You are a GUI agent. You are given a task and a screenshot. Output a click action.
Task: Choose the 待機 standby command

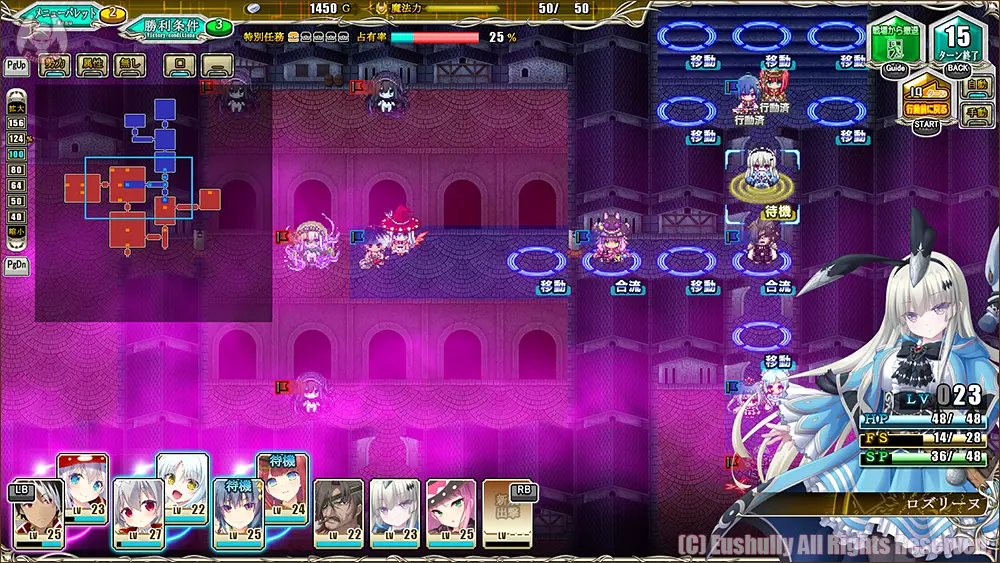click(x=777, y=212)
